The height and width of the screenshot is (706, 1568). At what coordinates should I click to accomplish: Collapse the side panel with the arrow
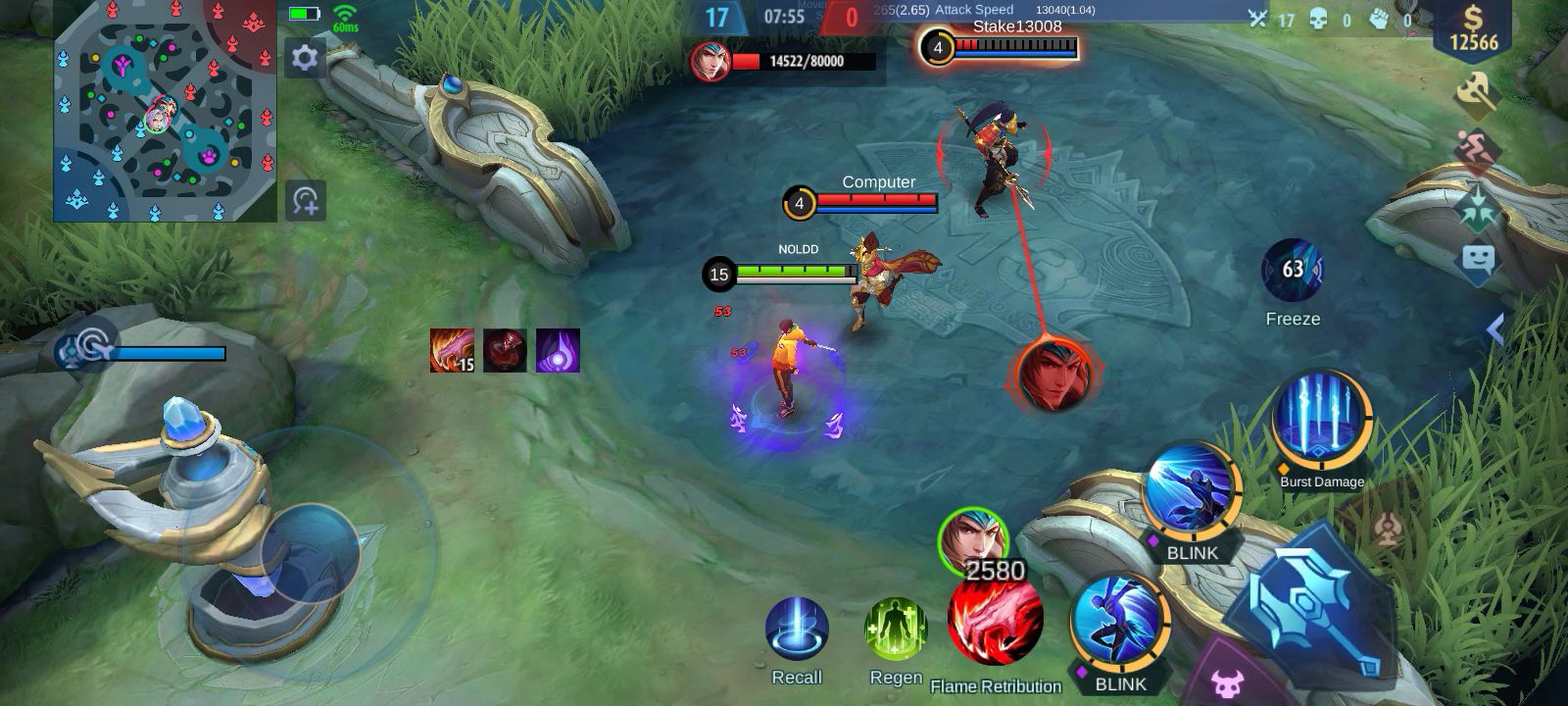(x=1495, y=328)
